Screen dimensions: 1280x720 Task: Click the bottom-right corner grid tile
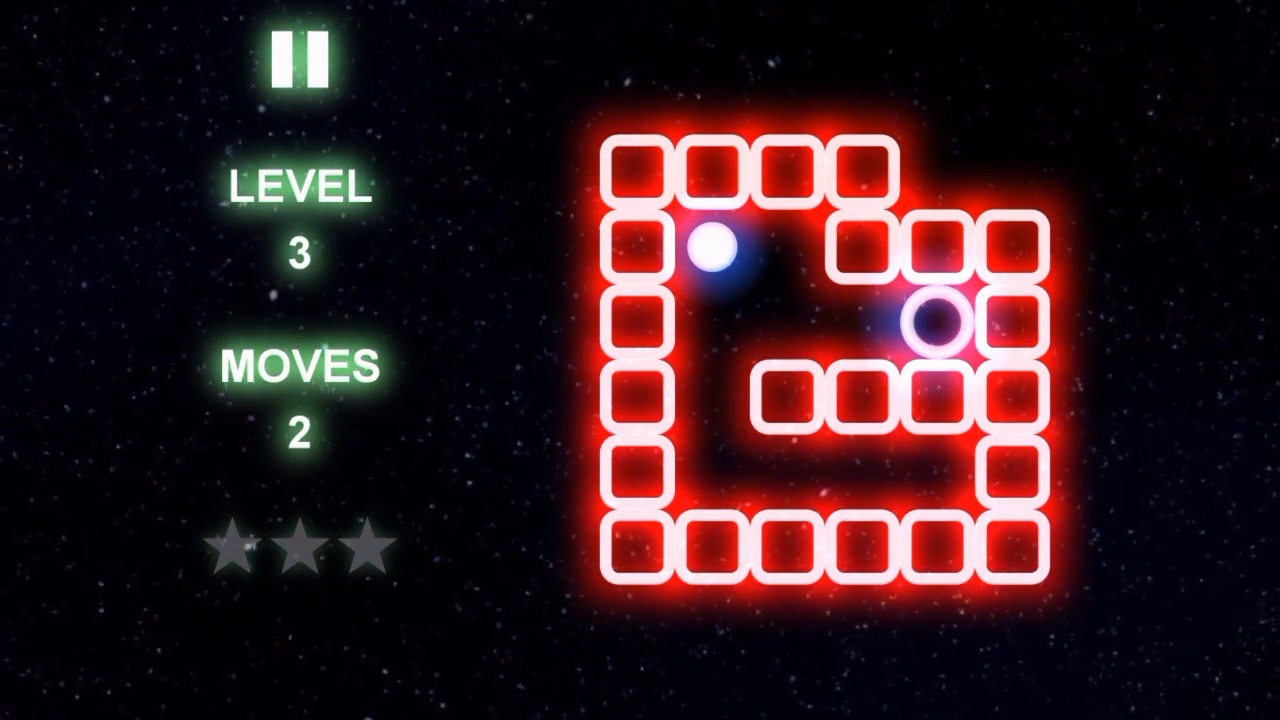point(1013,545)
